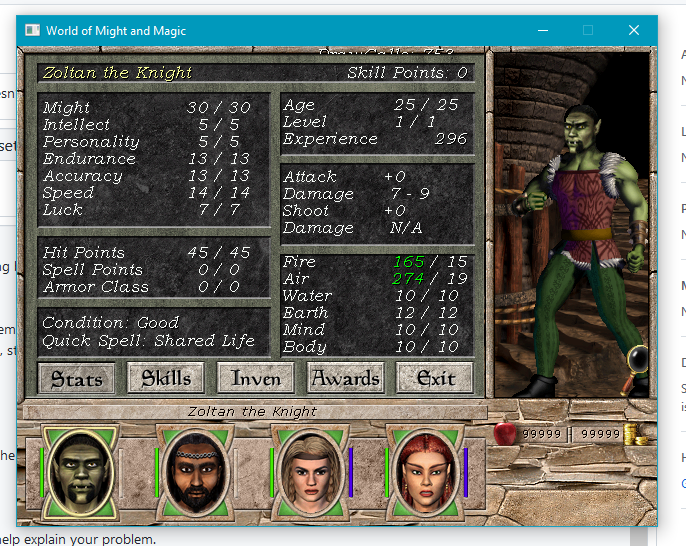Close the World of Might and Magic window
This screenshot has height=546, width=686.
point(633,31)
